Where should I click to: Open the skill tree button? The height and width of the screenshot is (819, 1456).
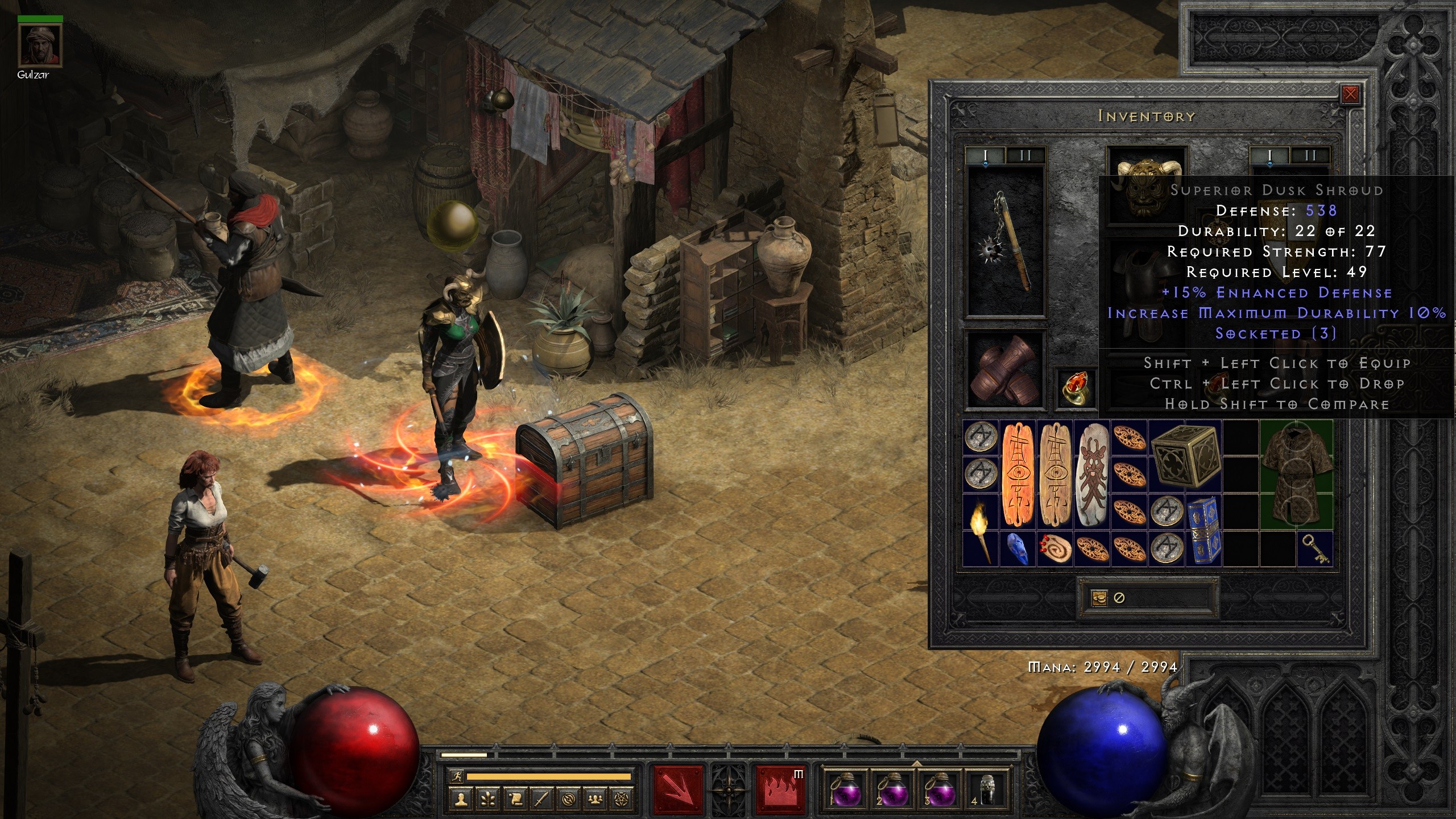488,799
